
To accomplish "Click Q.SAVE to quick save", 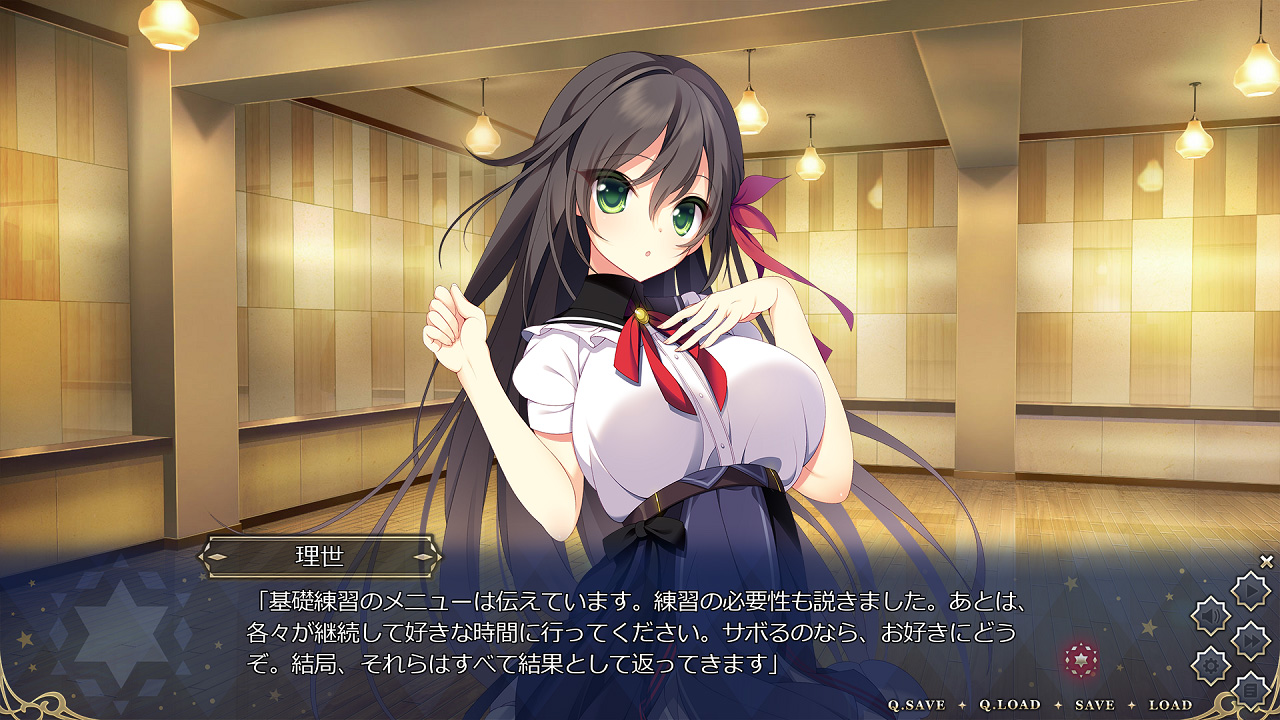I will (917, 705).
